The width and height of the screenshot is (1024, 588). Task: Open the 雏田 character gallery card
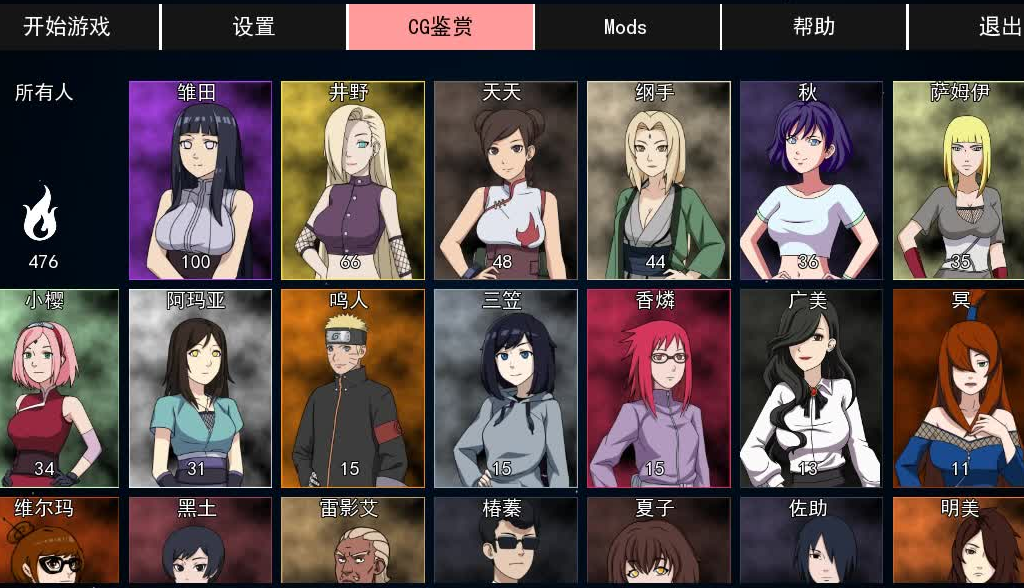[200, 180]
